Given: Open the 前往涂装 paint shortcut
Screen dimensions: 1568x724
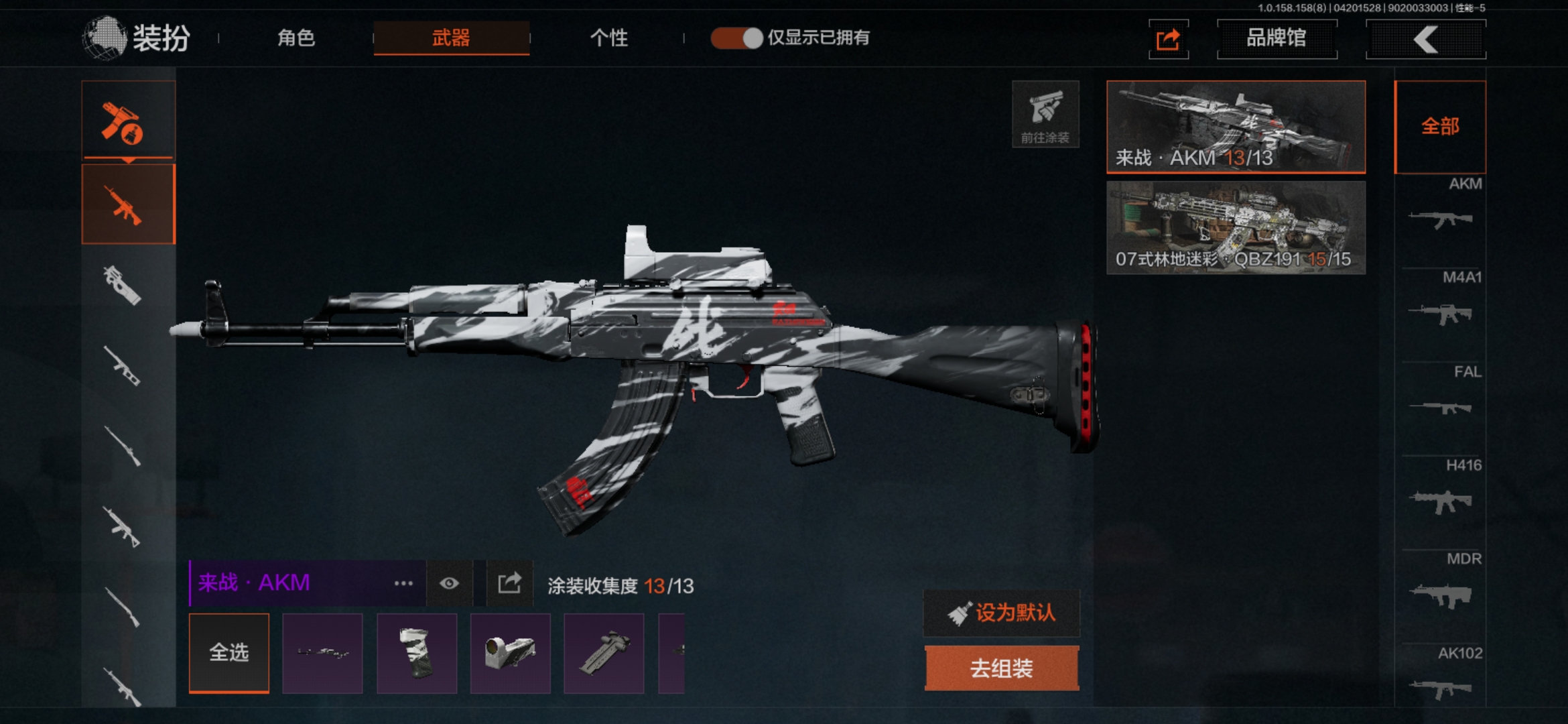Looking at the screenshot, I should 1045,115.
